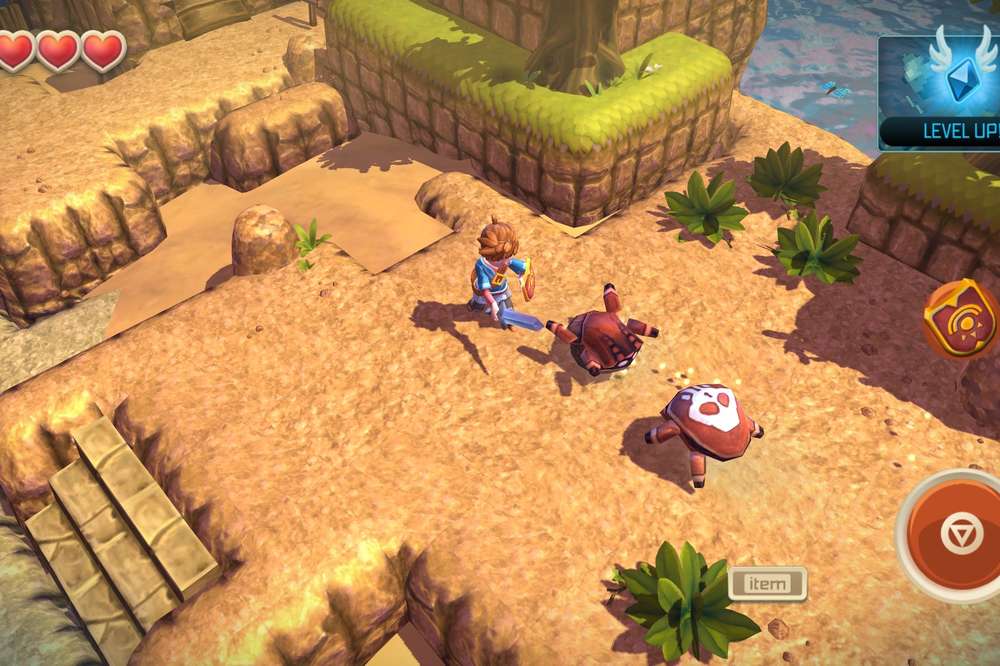
Task: Activate the orange shield ability icon
Action: point(963,319)
